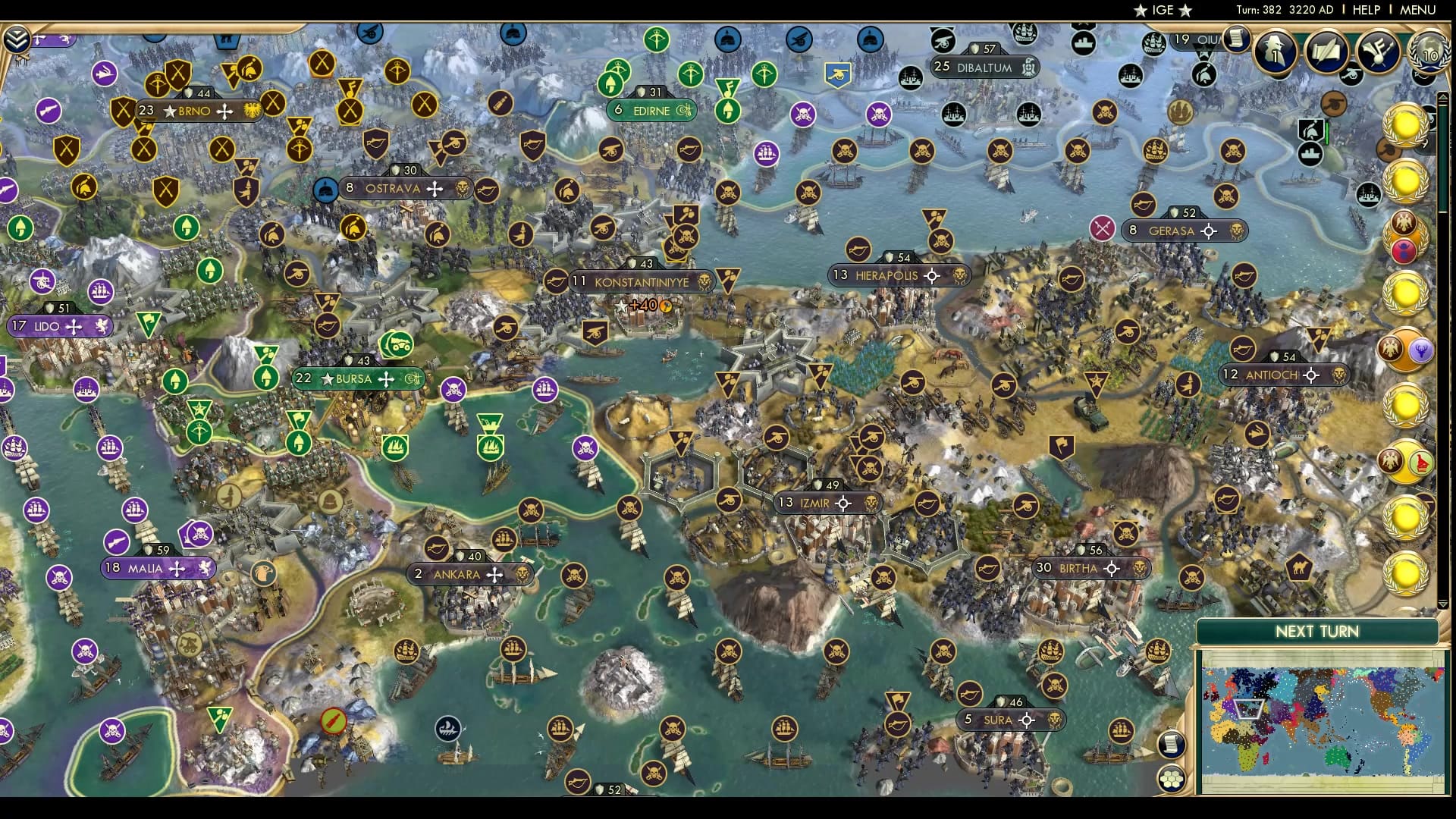The height and width of the screenshot is (819, 1456).
Task: Open the espionage overview spy icon
Action: tap(1276, 52)
